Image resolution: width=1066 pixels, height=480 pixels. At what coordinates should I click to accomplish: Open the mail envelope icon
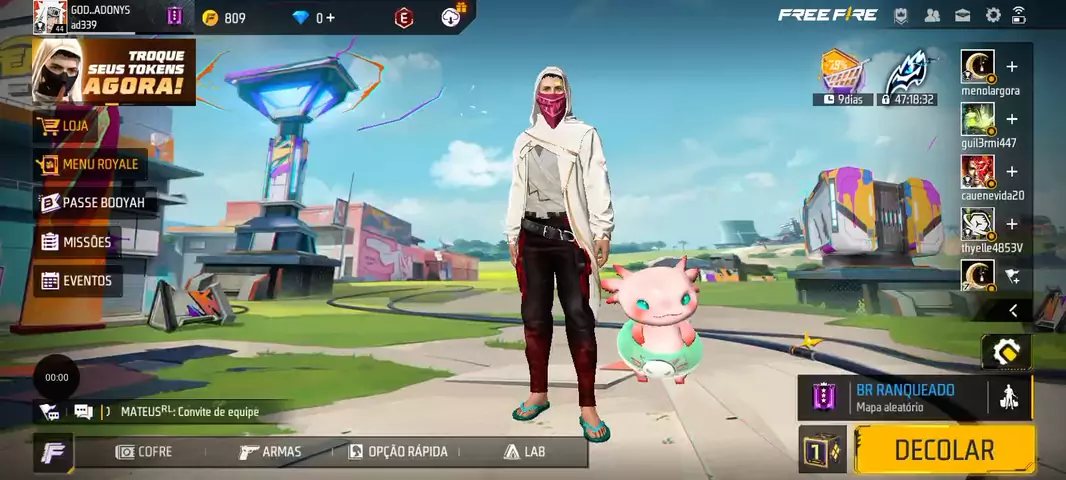click(962, 15)
